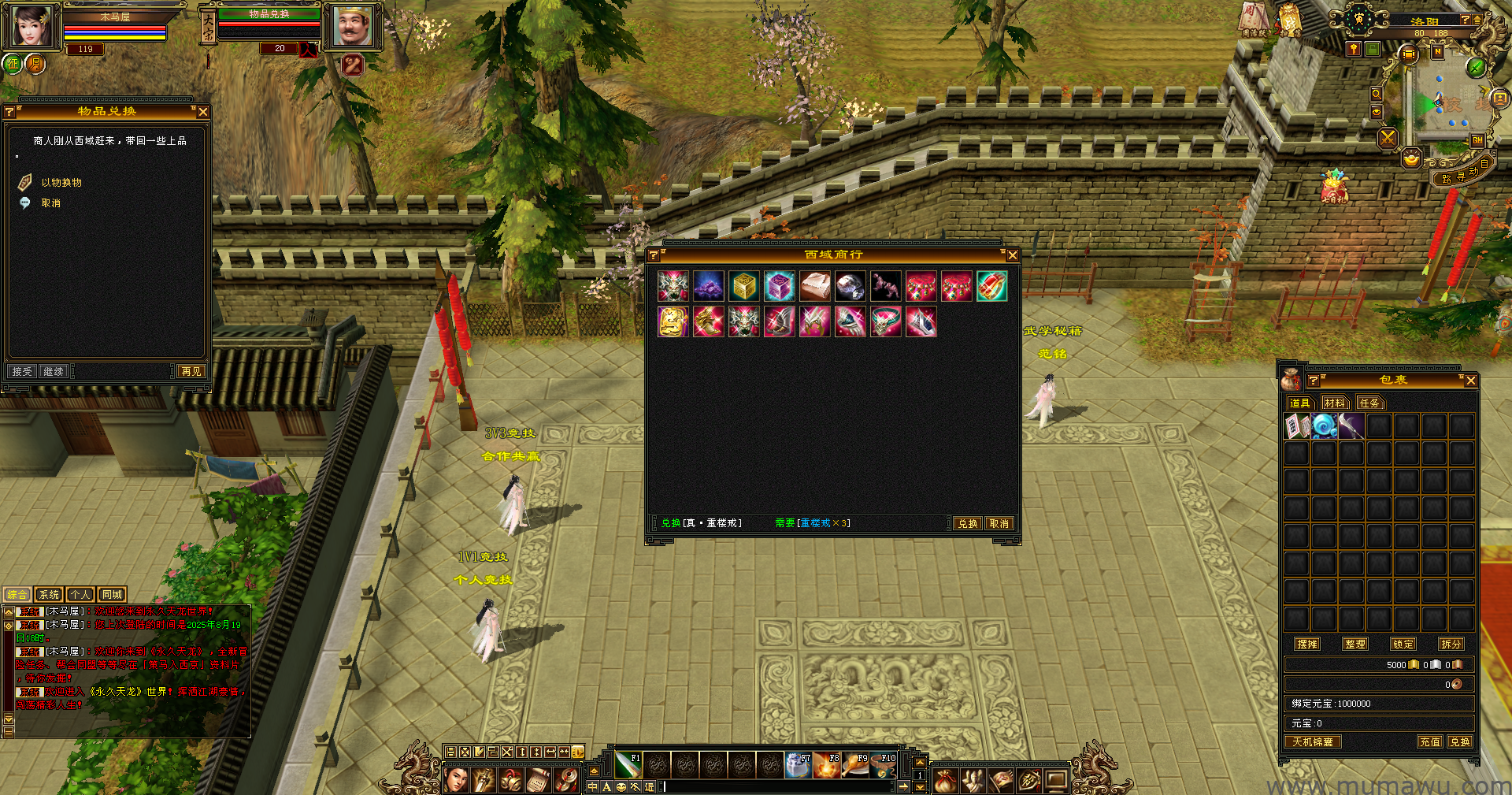Select the blue swirl item in the bag
Screen dimensions: 1512x795
click(x=1324, y=426)
